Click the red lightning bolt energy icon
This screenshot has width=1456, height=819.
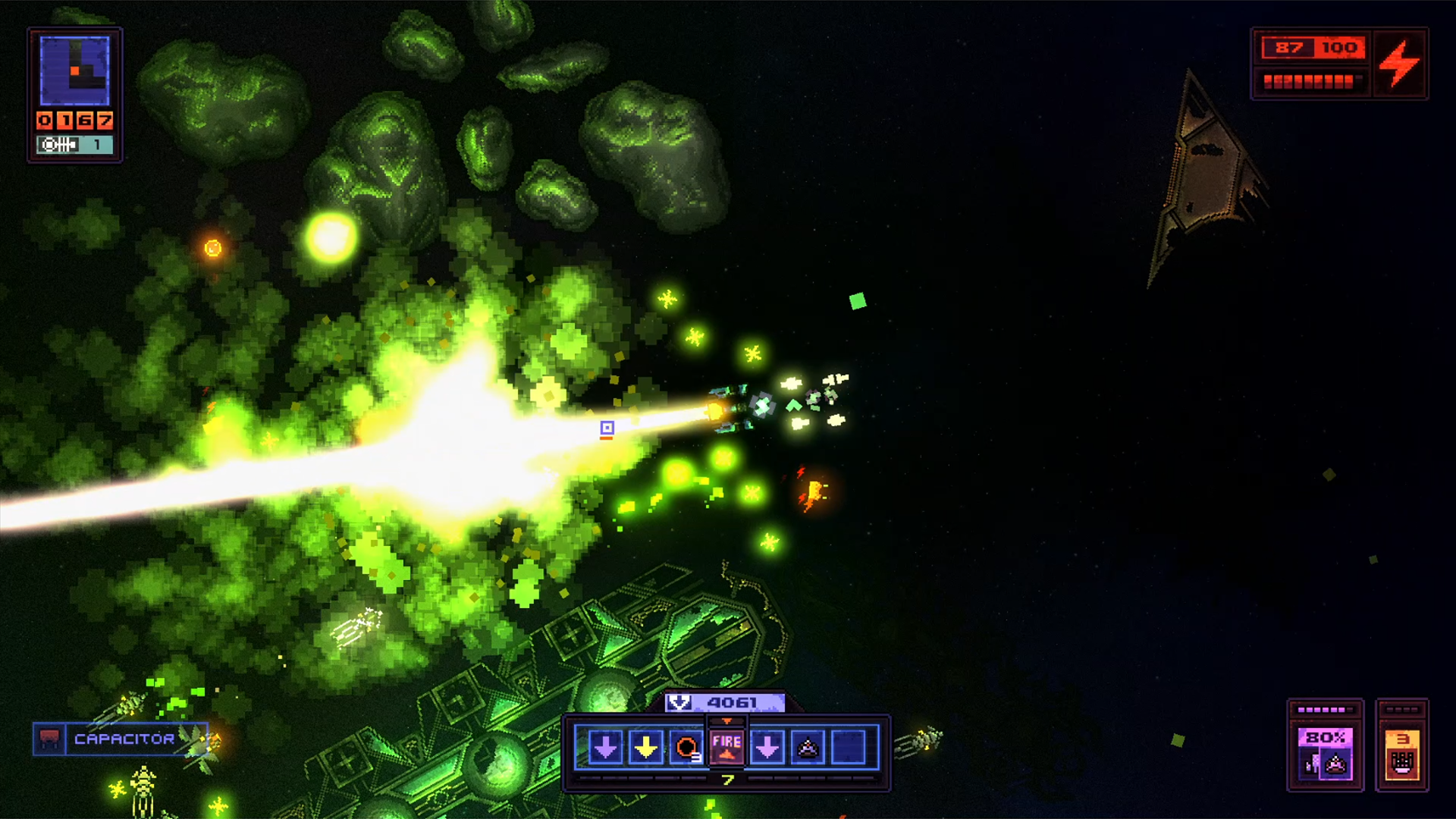click(x=1400, y=64)
